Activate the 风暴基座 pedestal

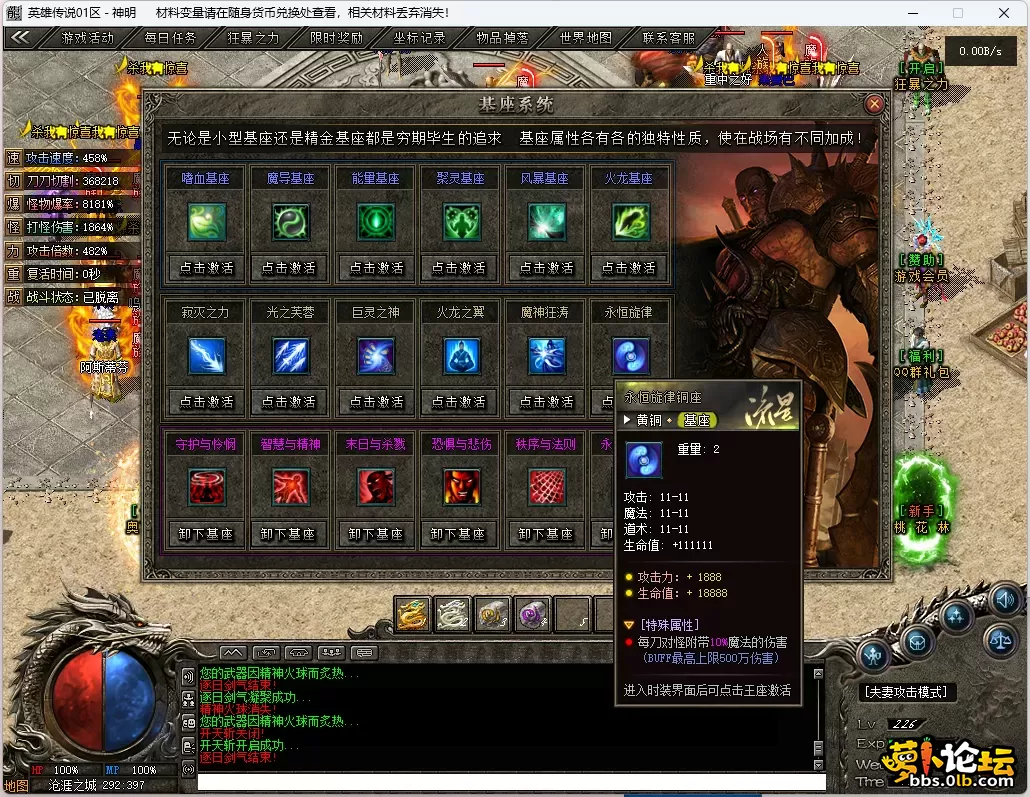click(545, 268)
